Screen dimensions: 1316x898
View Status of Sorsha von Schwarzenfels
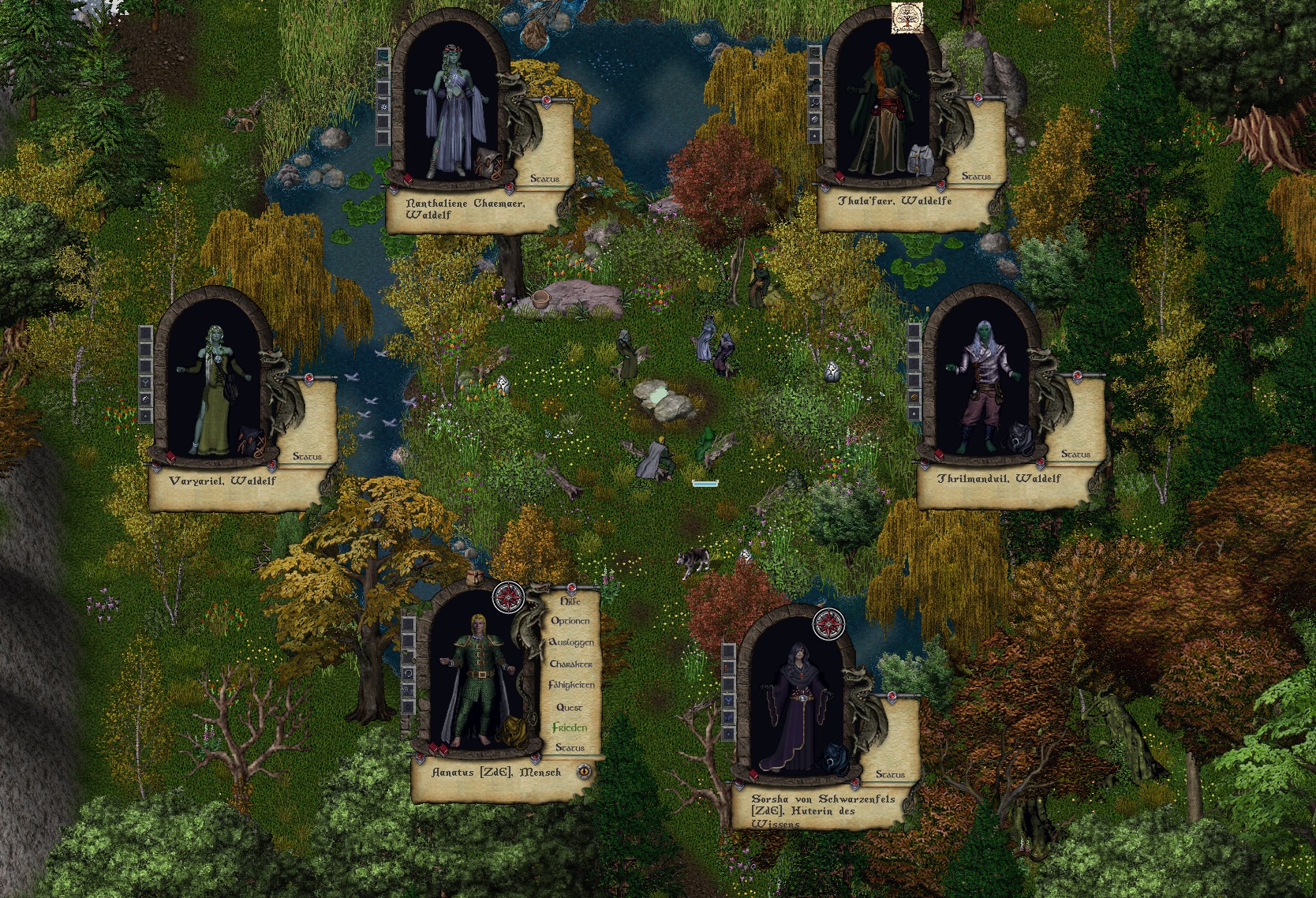click(890, 775)
